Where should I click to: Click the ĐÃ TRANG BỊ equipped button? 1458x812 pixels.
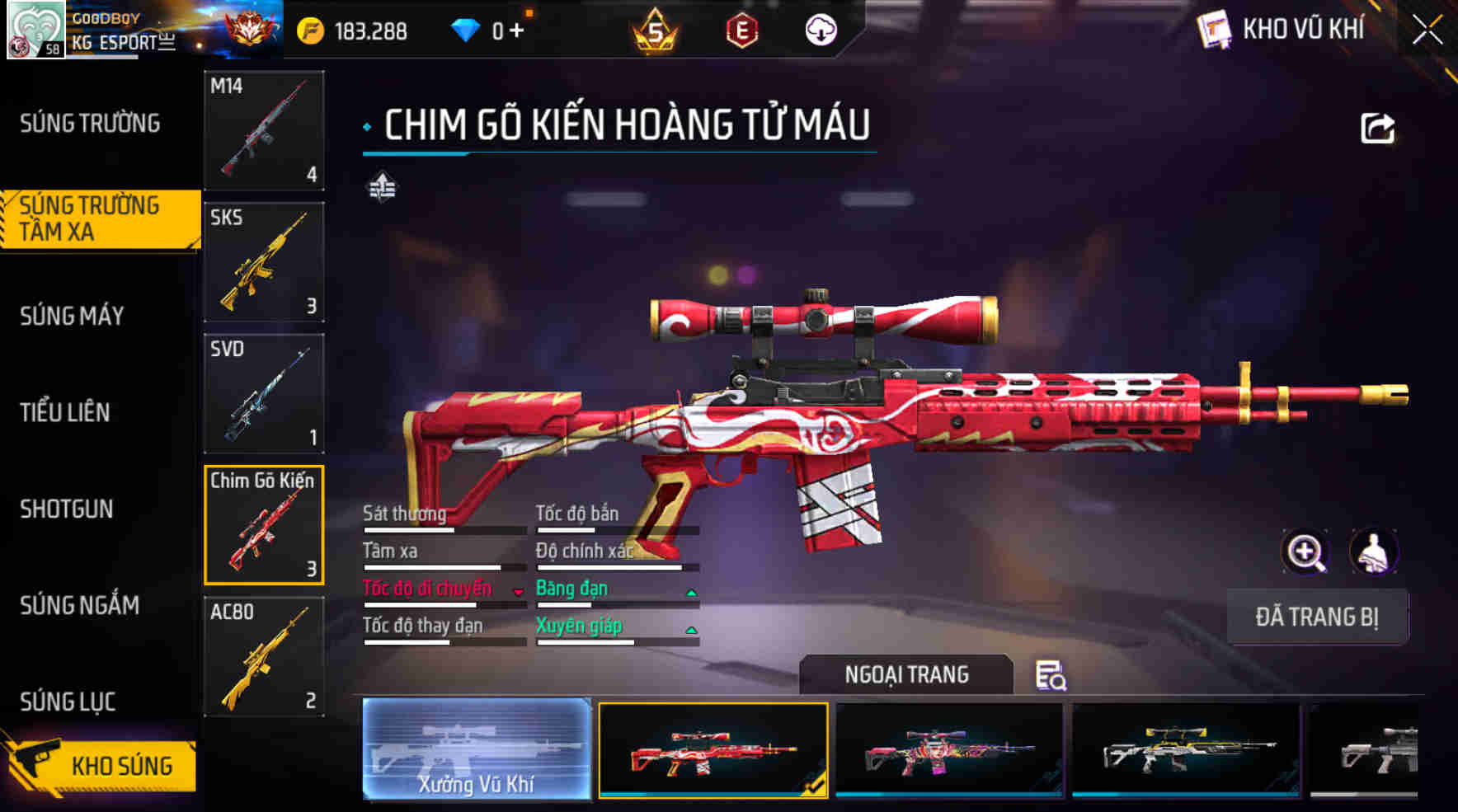click(x=1316, y=617)
